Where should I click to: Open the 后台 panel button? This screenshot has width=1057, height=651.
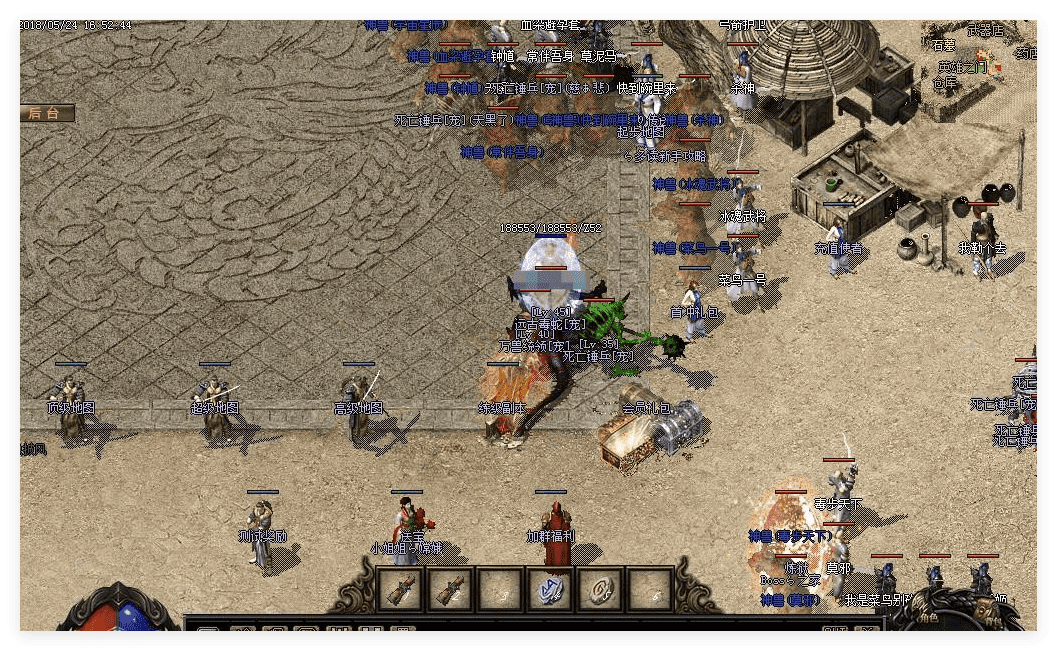point(45,113)
